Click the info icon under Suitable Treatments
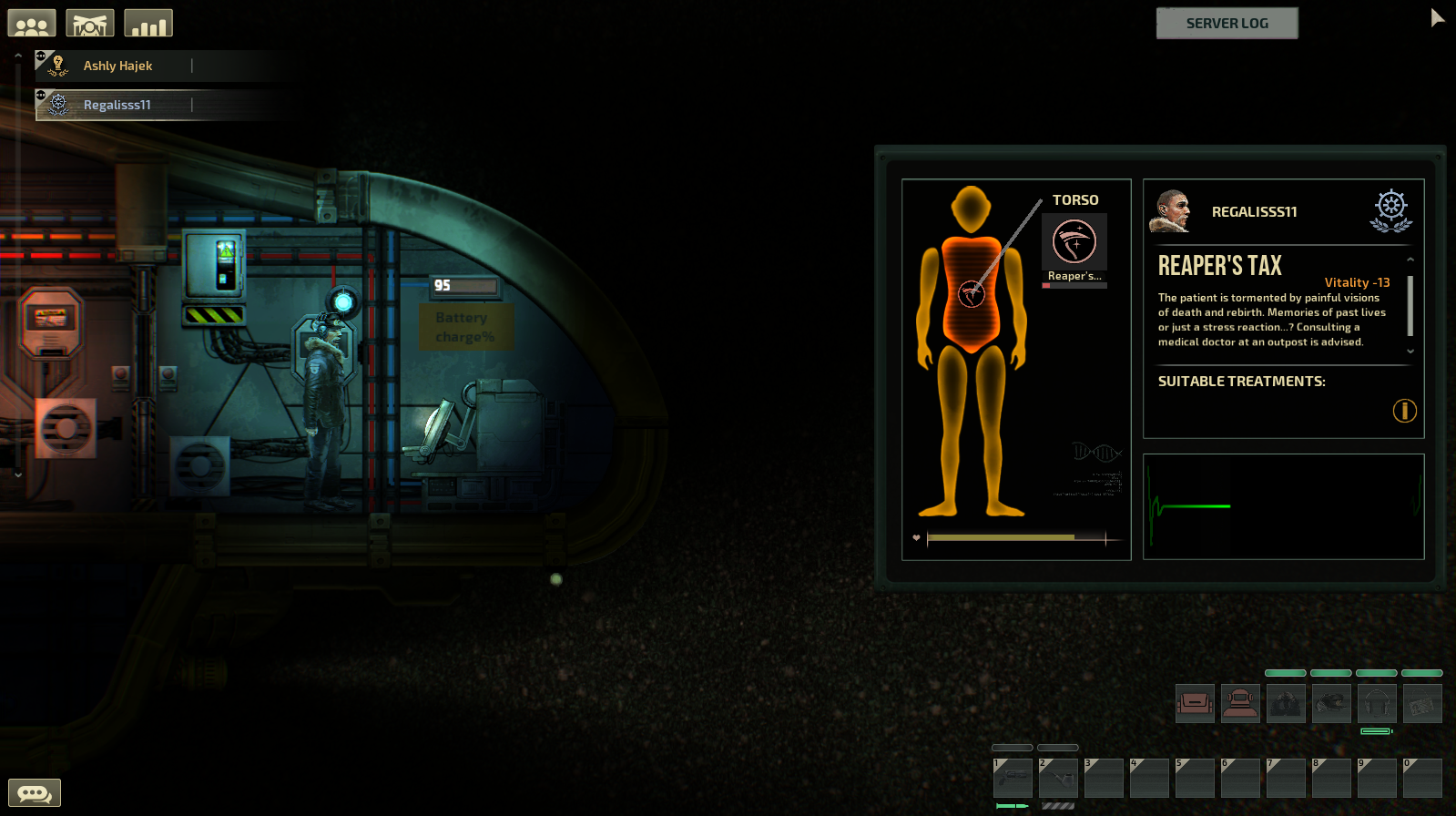This screenshot has height=816, width=1456. 1404,411
